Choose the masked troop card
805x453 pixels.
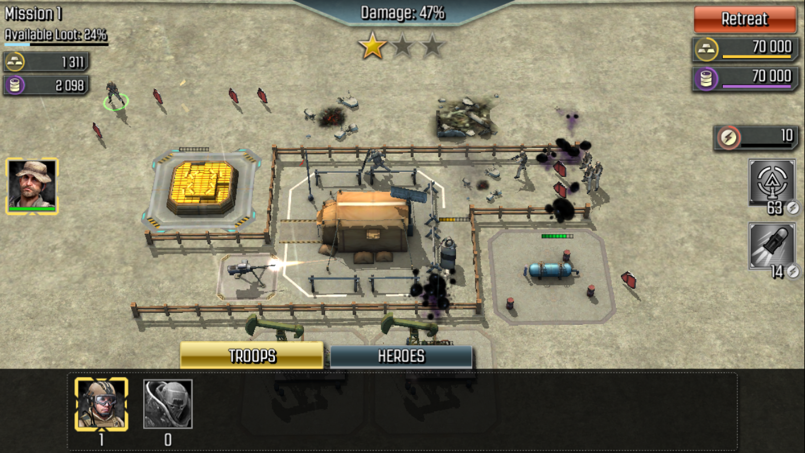click(x=168, y=404)
